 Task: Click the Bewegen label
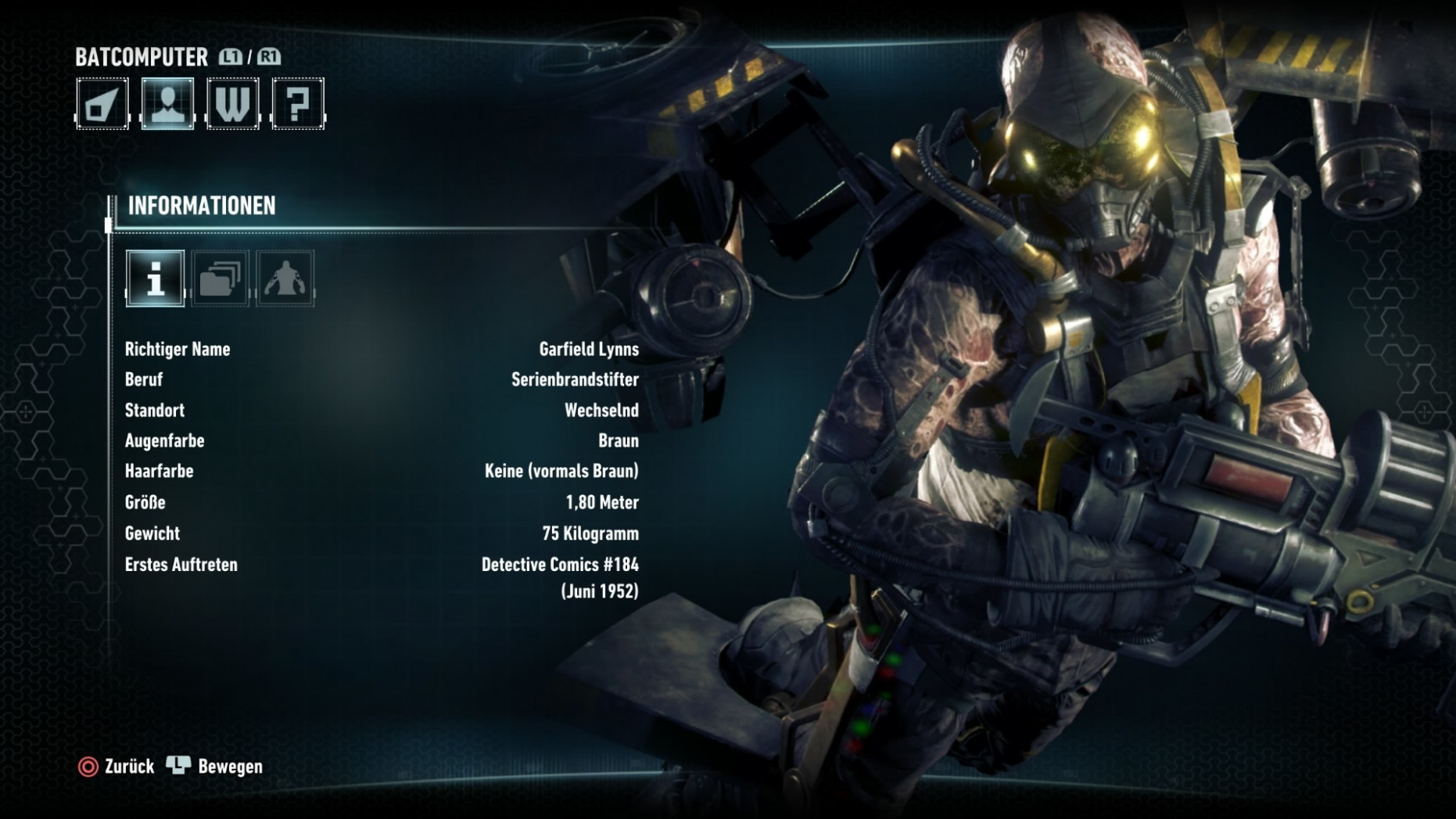point(230,767)
